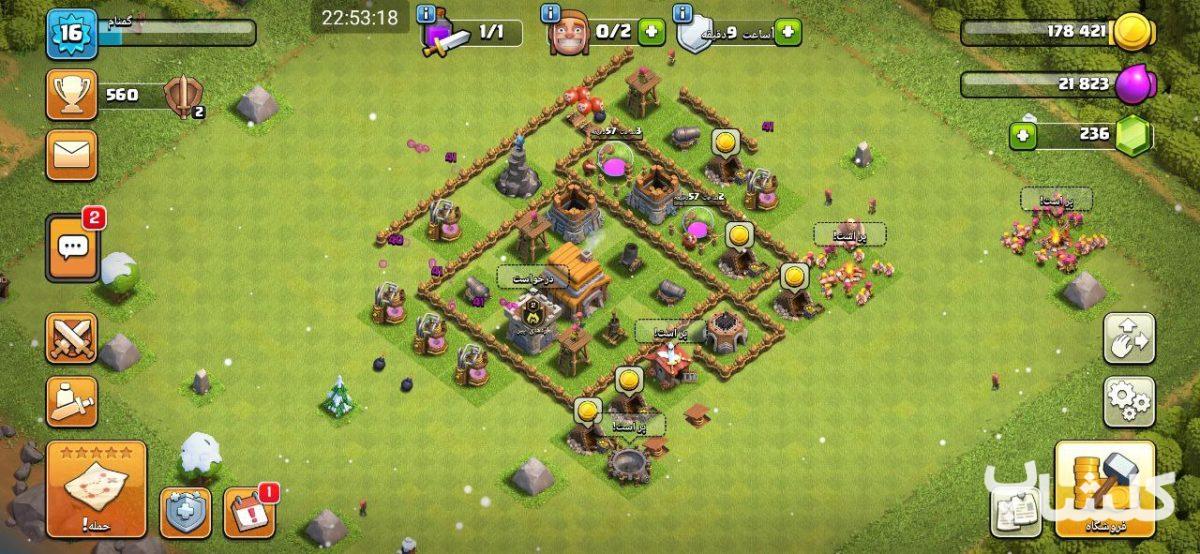Add builders with the green plus button
Screen dimensions: 1200x554
pyautogui.click(x=652, y=32)
